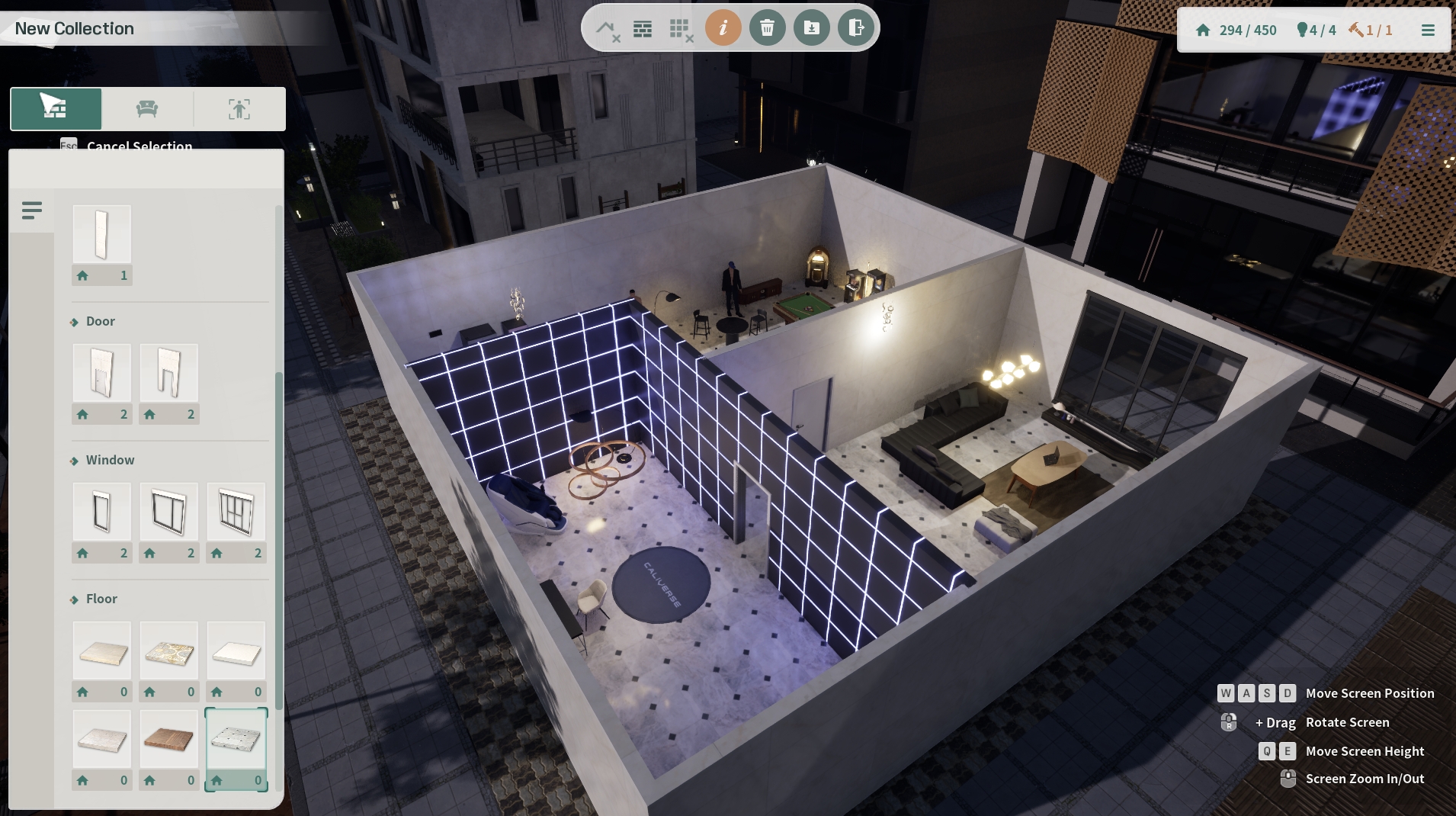This screenshot has width=1456, height=816.
Task: Pick the ornate patterned floor tile
Action: pos(169,651)
